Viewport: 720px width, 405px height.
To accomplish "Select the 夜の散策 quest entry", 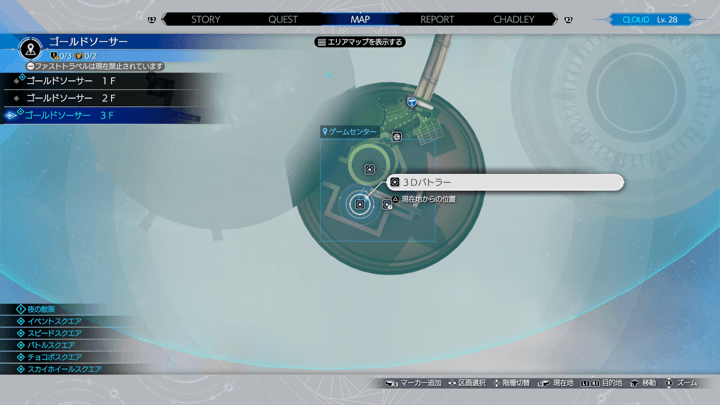I will click(x=47, y=309).
